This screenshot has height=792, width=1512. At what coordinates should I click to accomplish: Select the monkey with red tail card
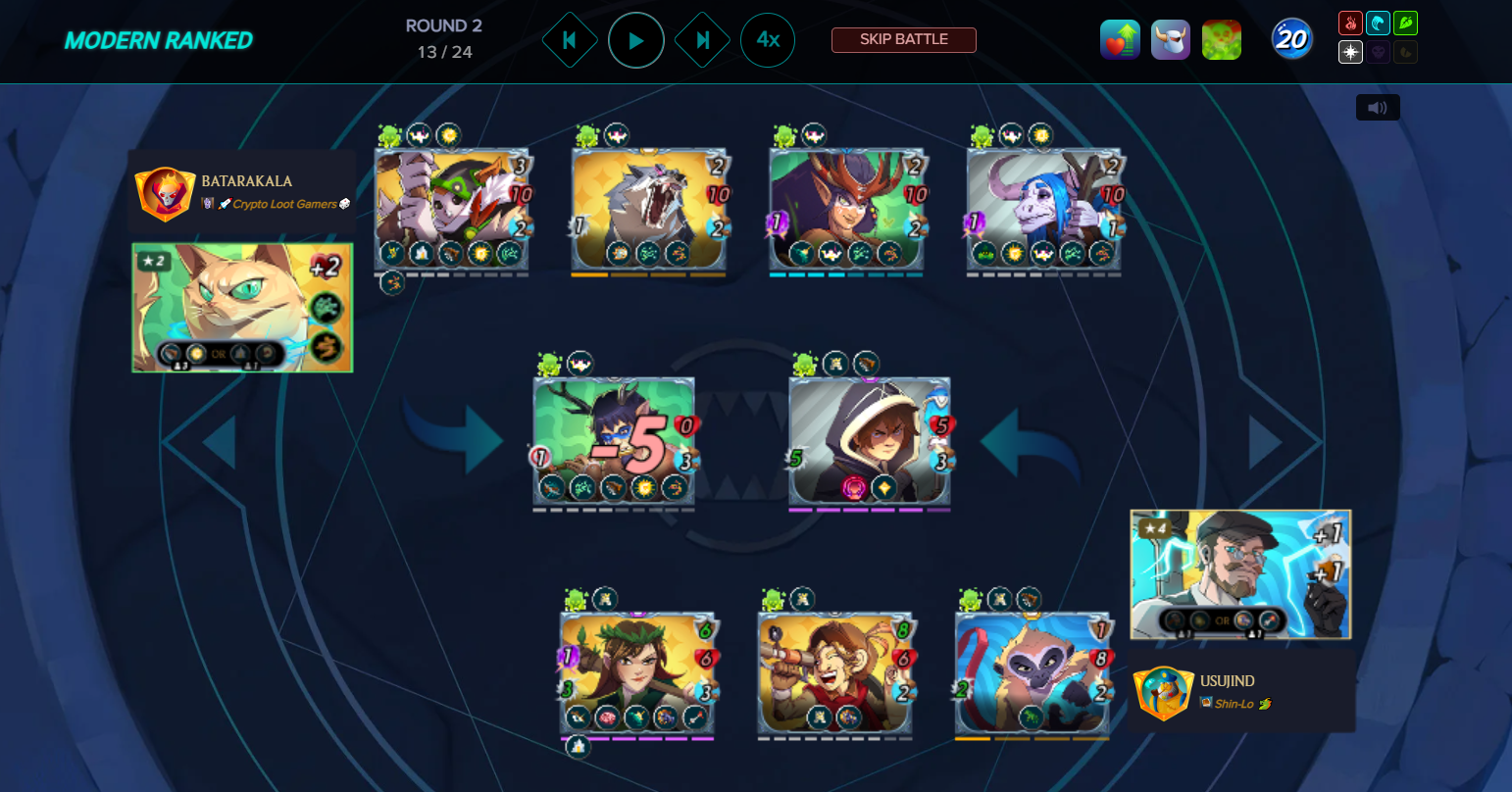coord(1032,673)
